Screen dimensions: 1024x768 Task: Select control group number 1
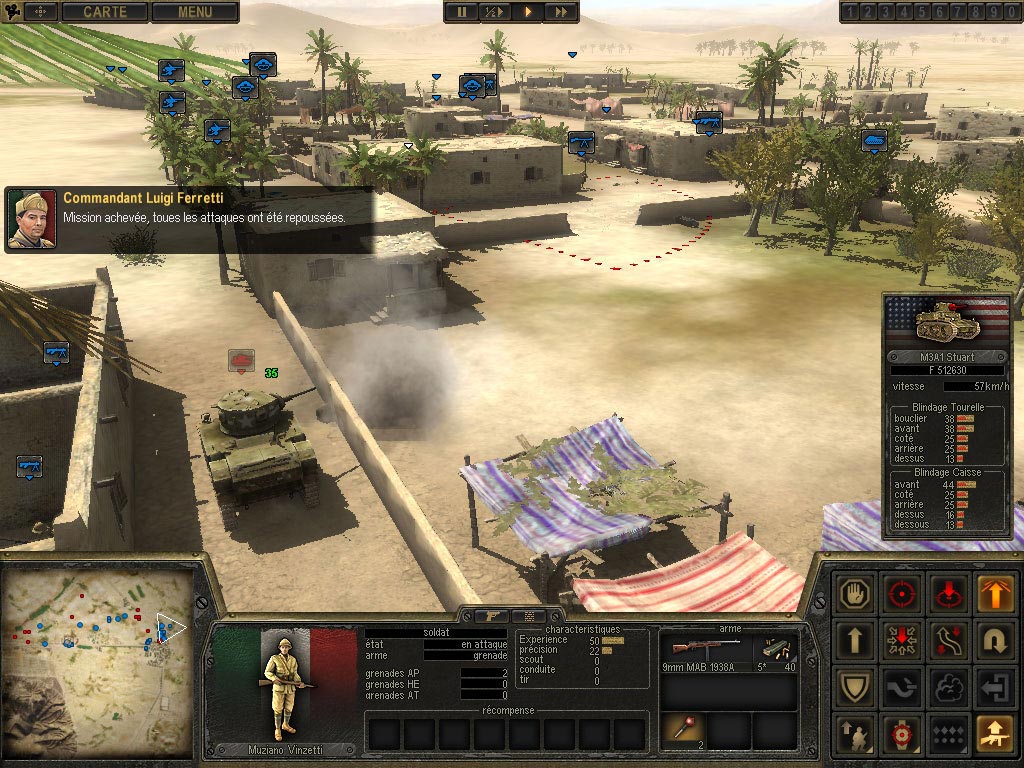pos(850,12)
